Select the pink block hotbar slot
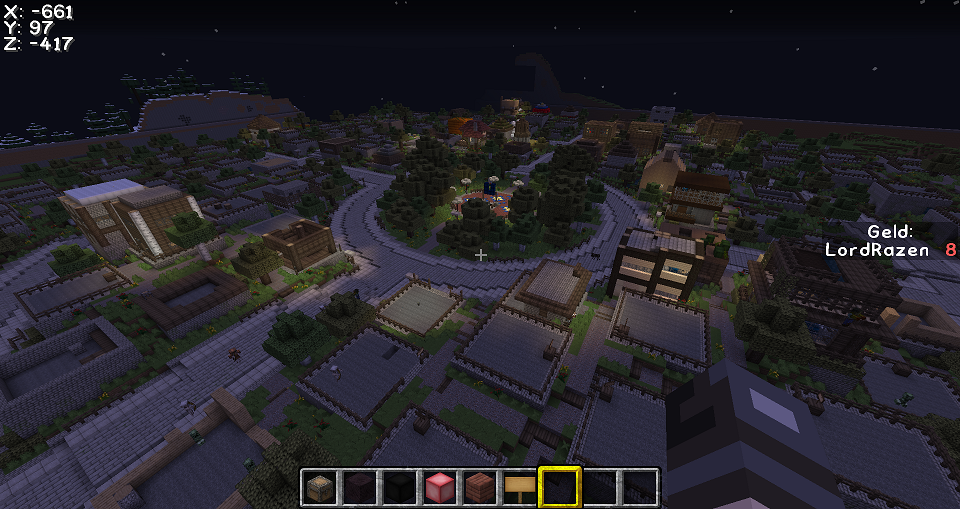The height and width of the screenshot is (509, 960). click(x=440, y=487)
